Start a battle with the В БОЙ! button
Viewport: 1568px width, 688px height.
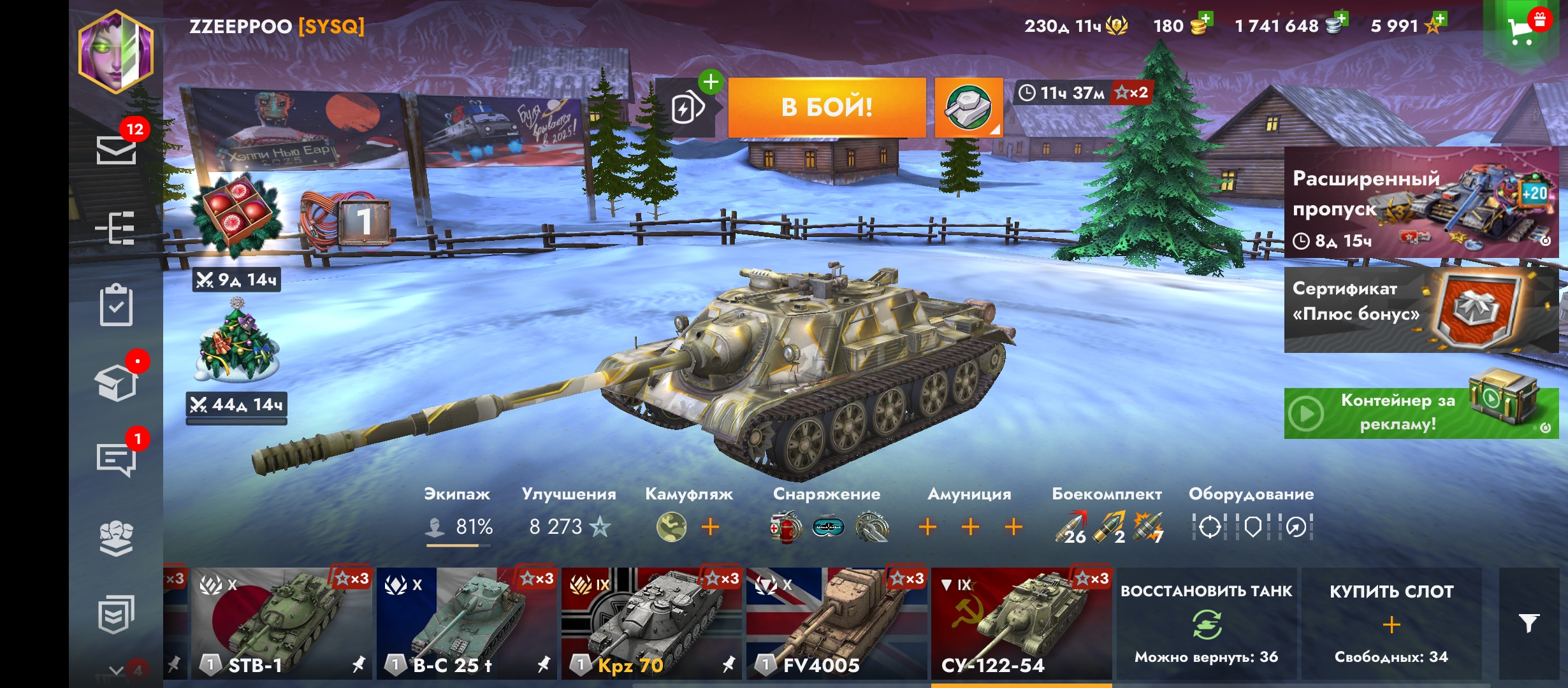[827, 107]
